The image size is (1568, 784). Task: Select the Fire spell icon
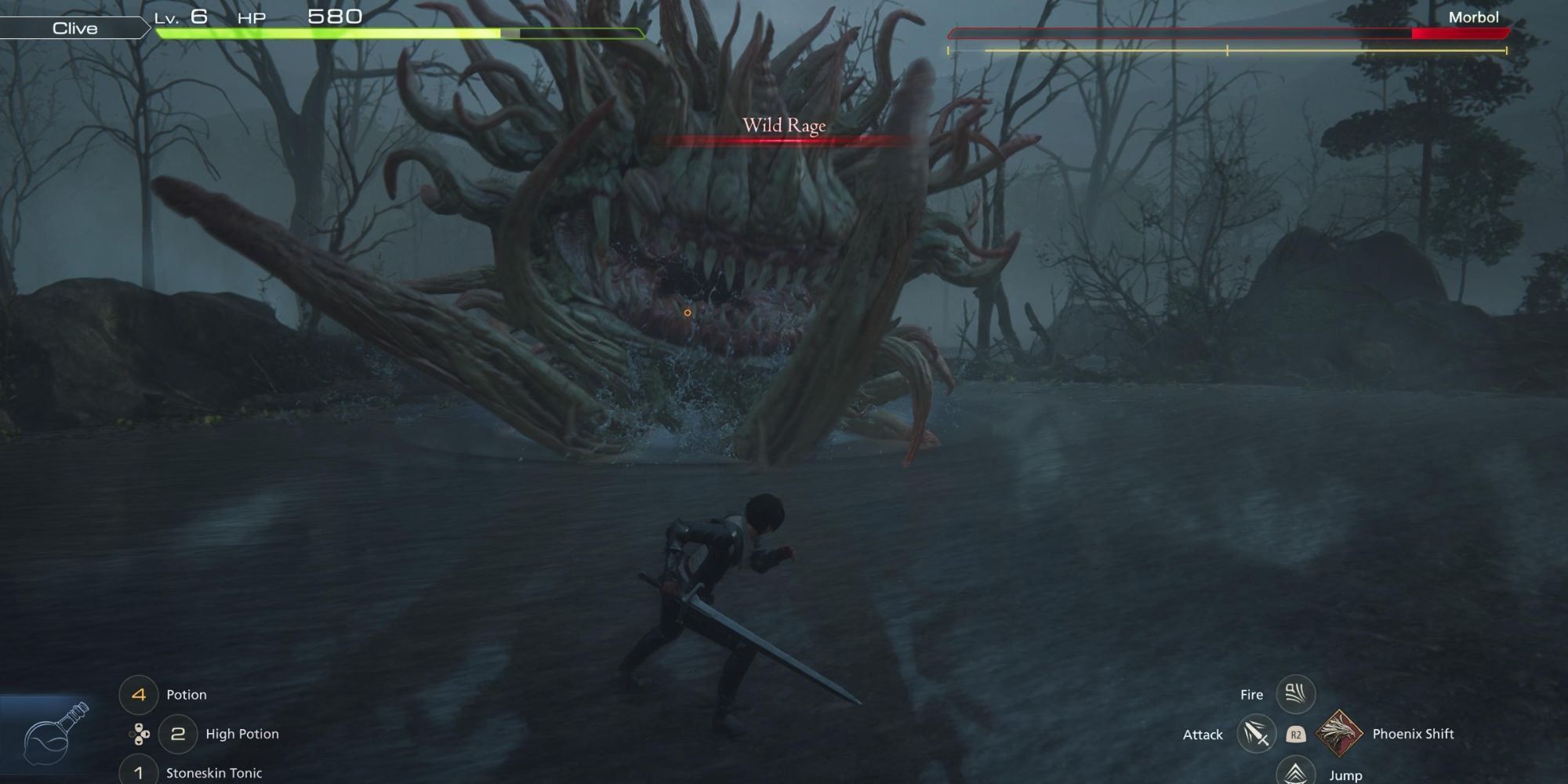pos(1298,693)
